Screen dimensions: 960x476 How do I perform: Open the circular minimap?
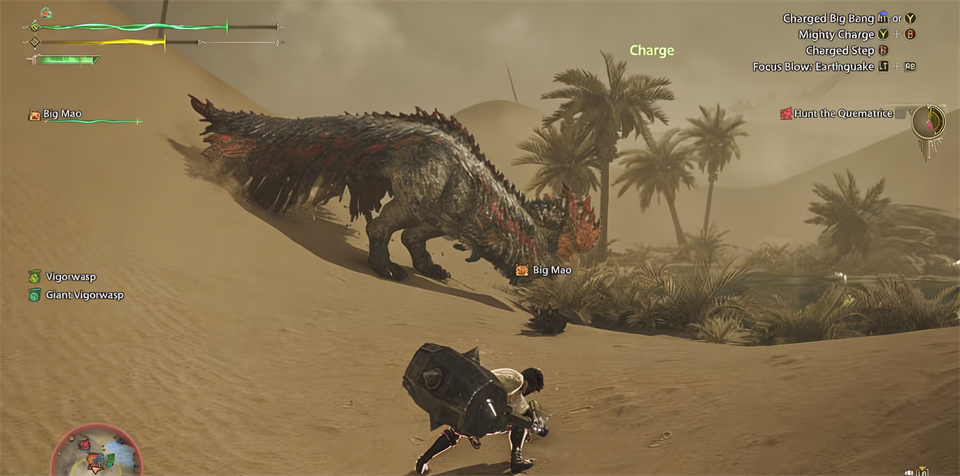pyautogui.click(x=97, y=453)
